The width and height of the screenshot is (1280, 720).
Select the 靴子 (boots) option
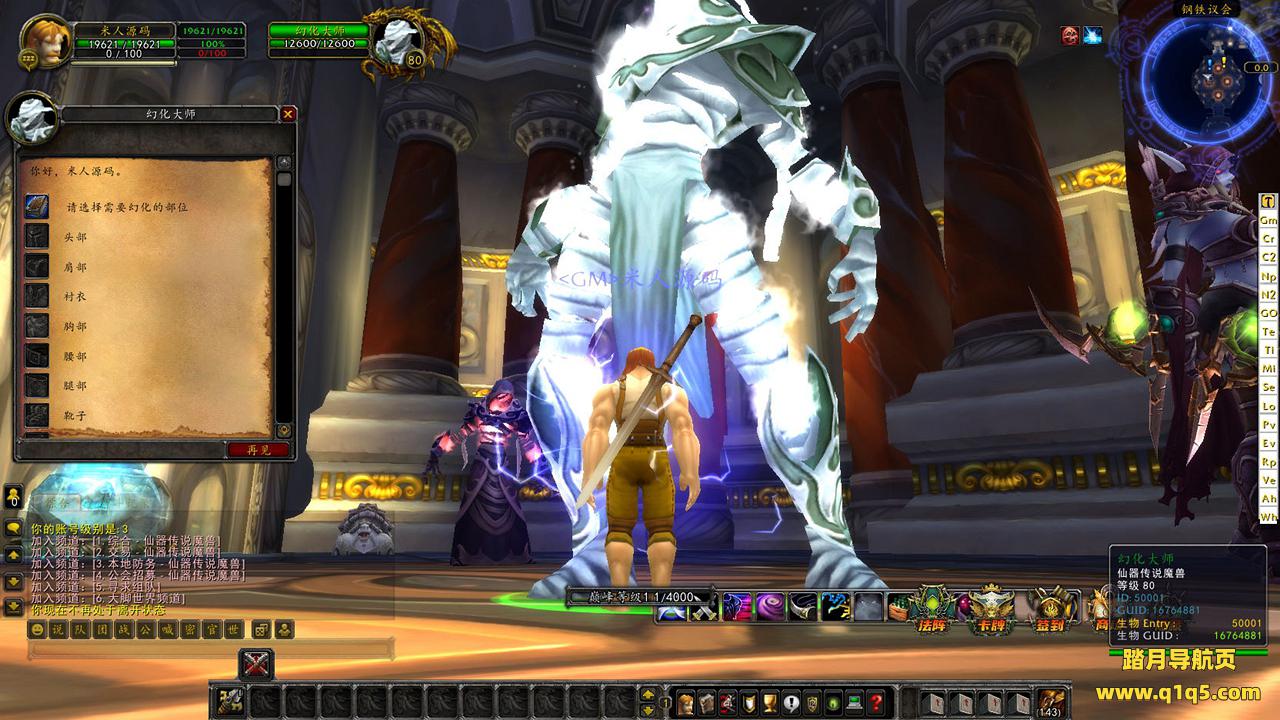76,414
